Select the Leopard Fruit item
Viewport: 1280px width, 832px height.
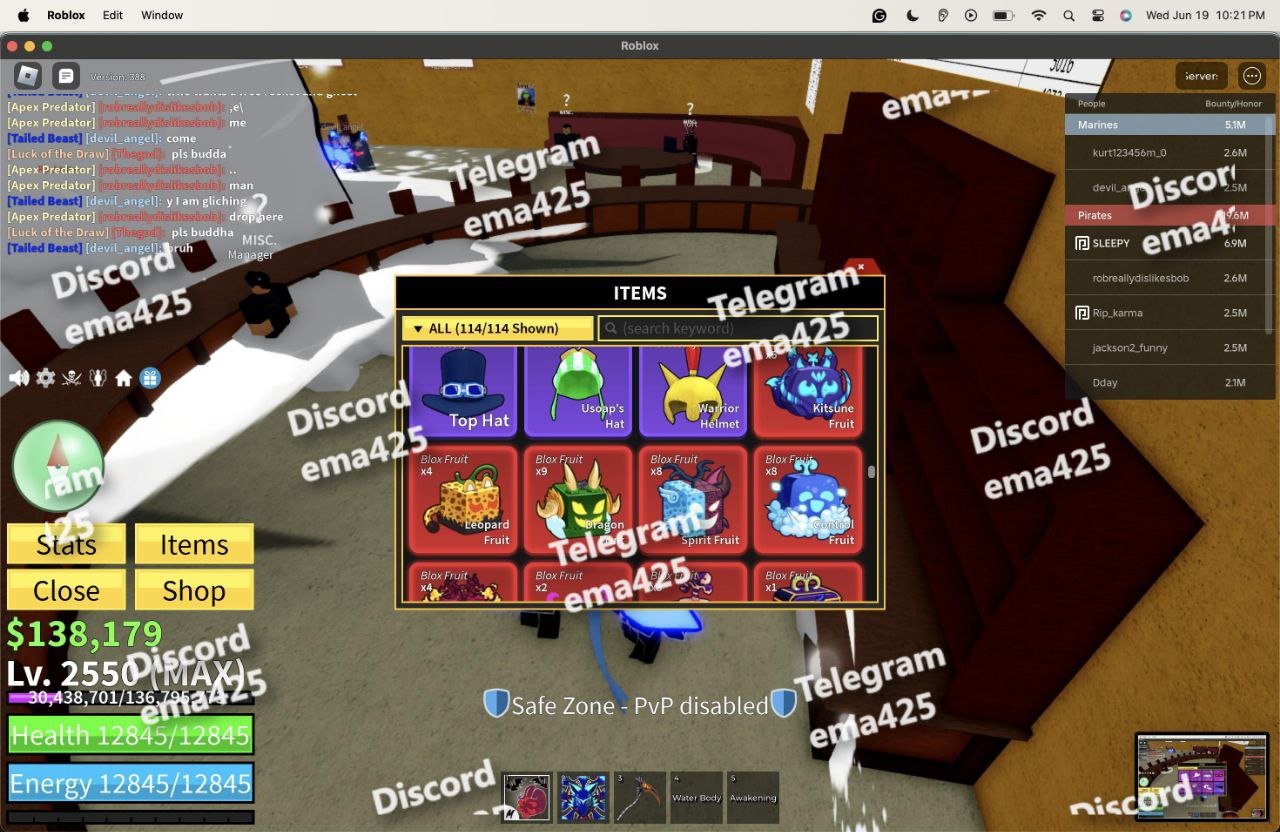(x=464, y=499)
